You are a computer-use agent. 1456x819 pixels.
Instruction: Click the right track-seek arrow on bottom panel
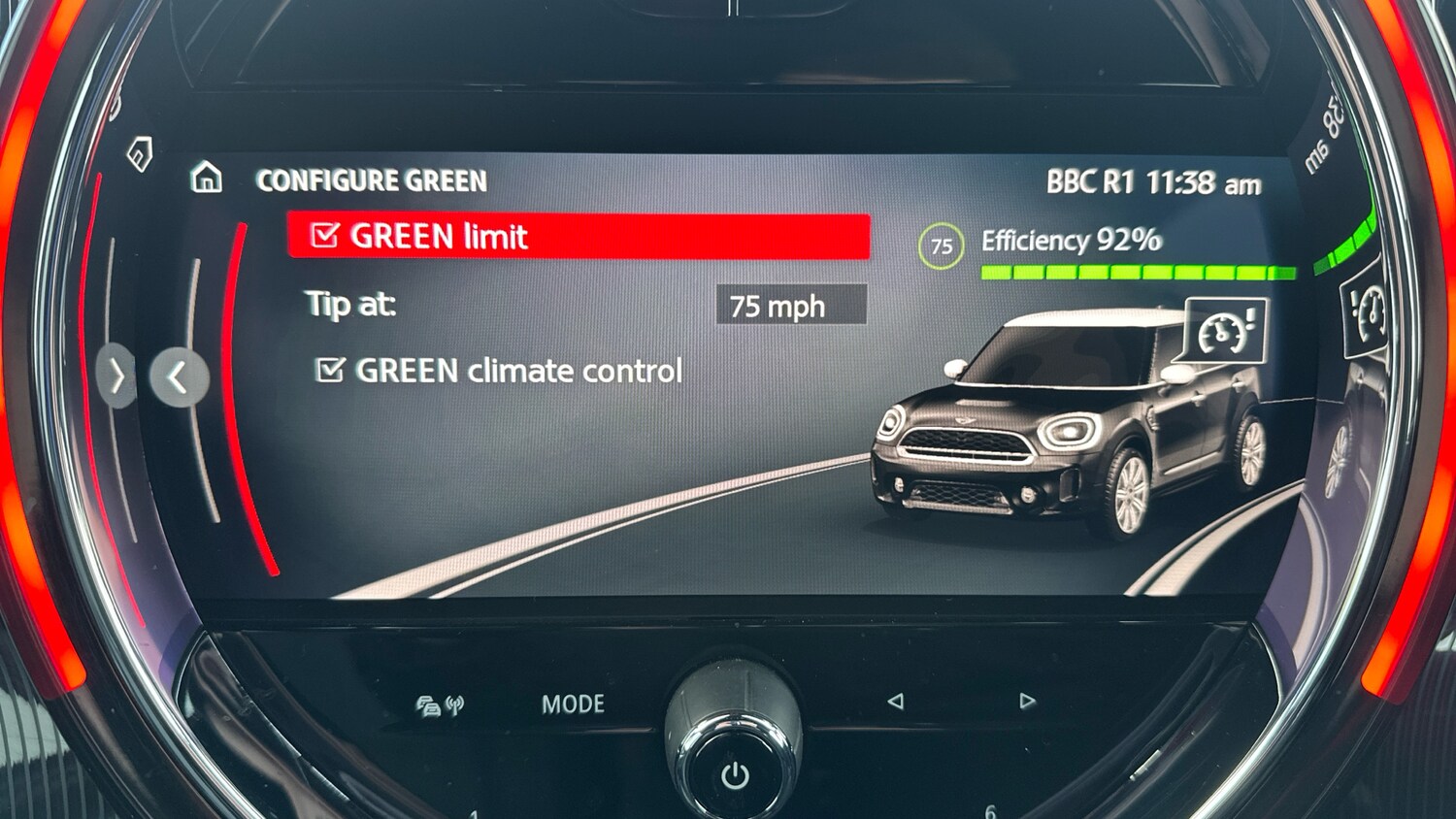tap(1026, 702)
